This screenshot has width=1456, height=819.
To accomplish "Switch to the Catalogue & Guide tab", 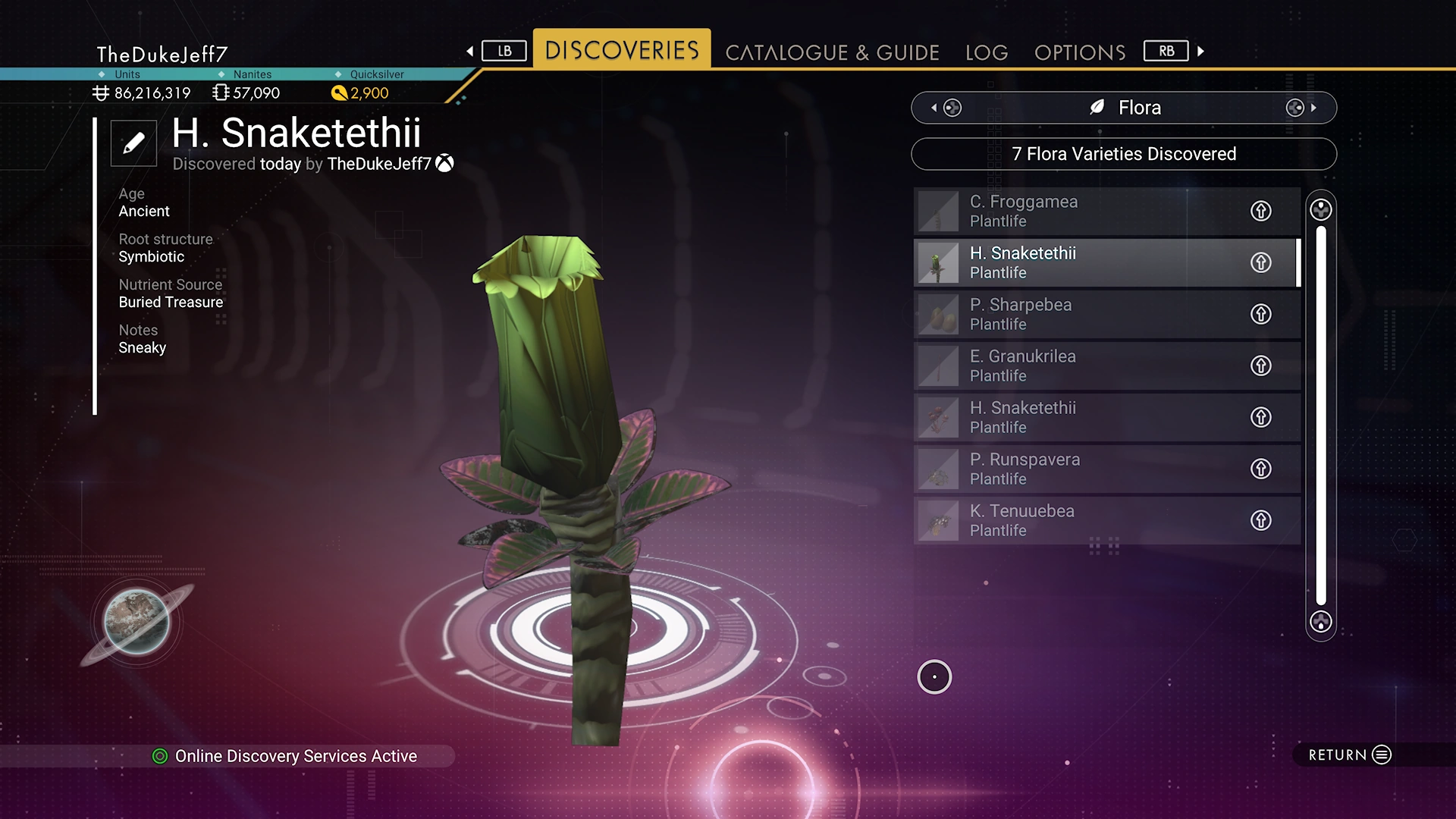I will coord(832,52).
